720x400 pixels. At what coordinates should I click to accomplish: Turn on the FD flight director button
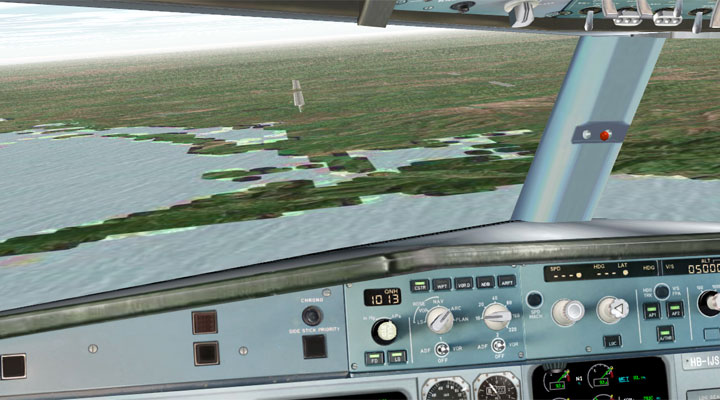click(x=374, y=357)
